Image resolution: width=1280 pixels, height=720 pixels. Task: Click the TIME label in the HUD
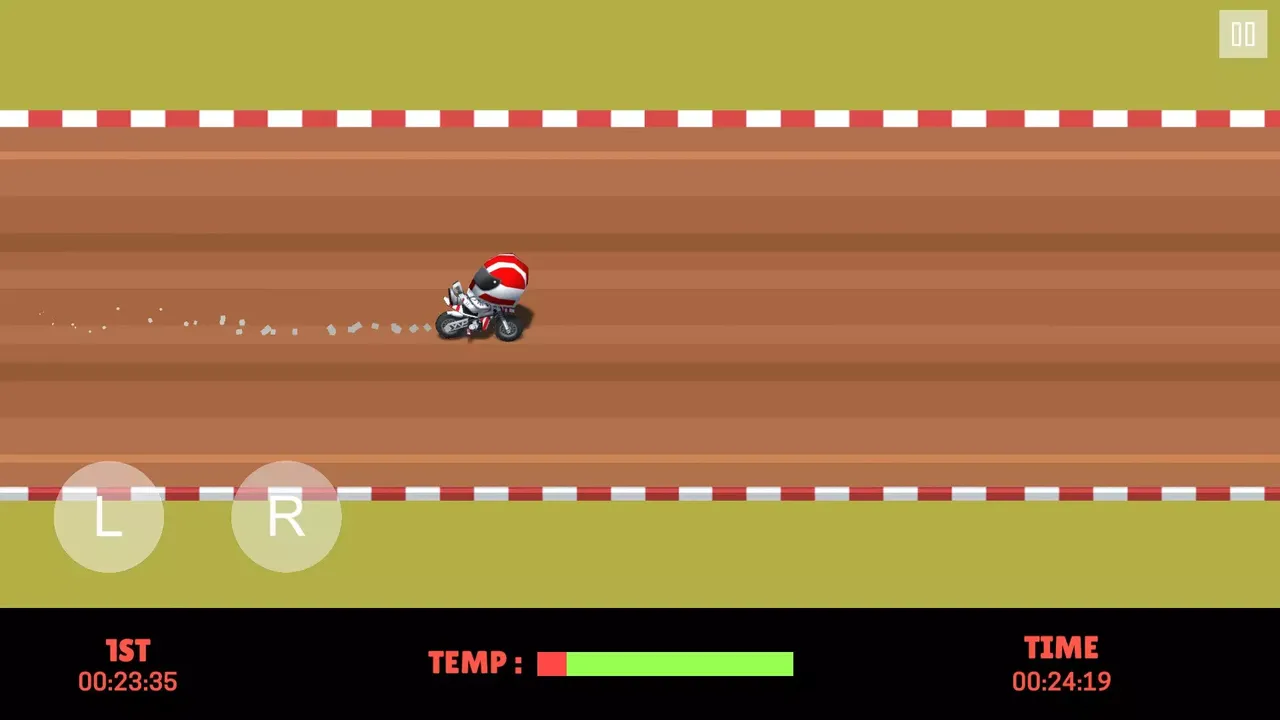(x=1061, y=647)
